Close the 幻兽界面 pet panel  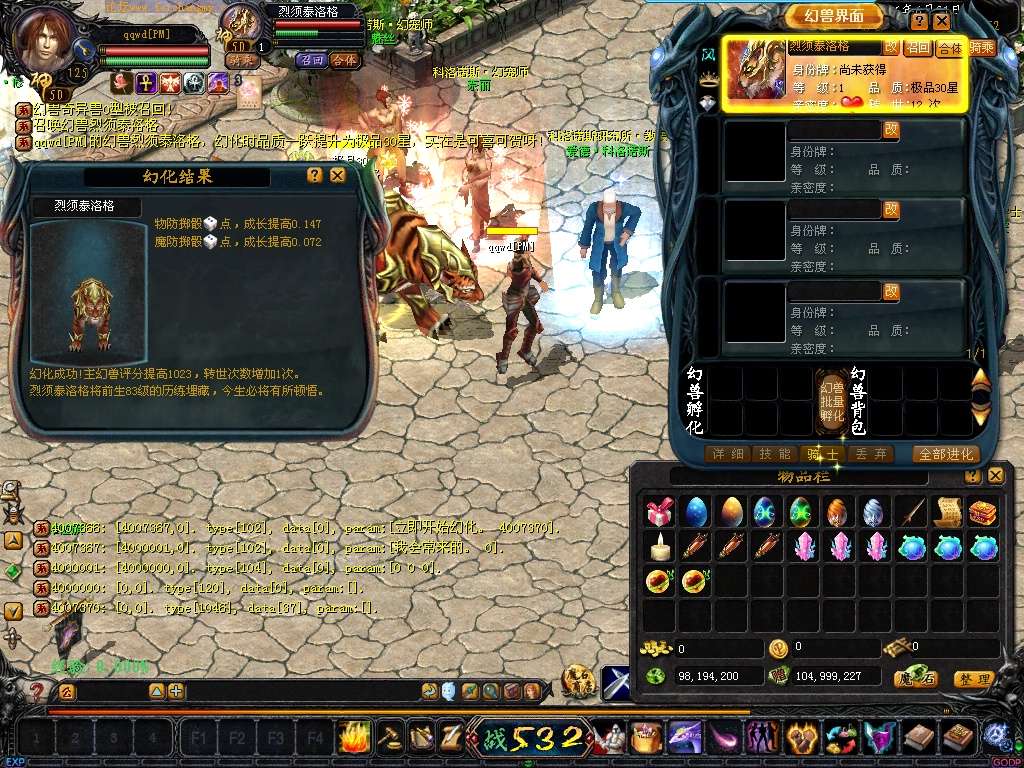click(941, 21)
